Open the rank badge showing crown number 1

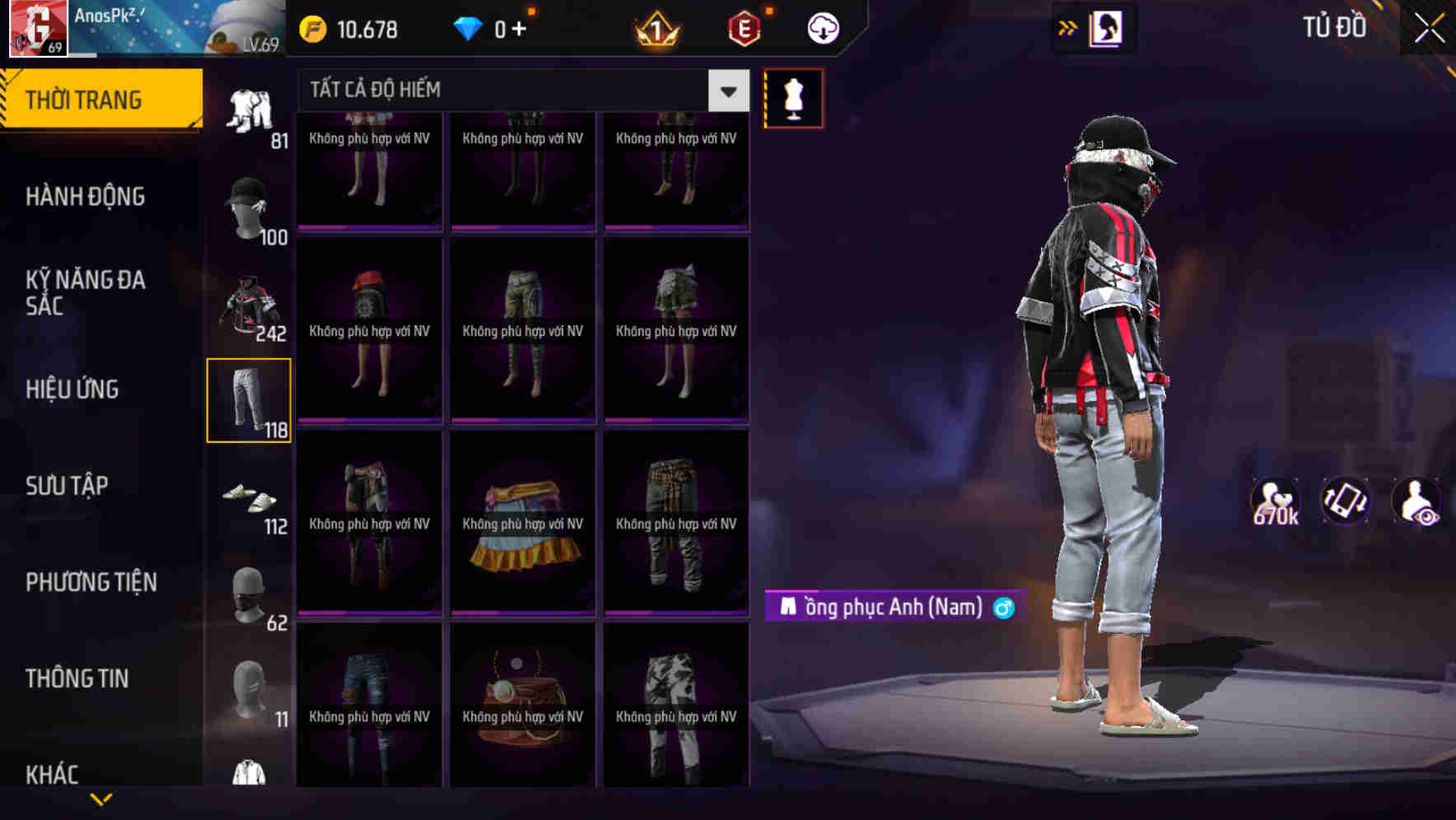pyautogui.click(x=656, y=27)
